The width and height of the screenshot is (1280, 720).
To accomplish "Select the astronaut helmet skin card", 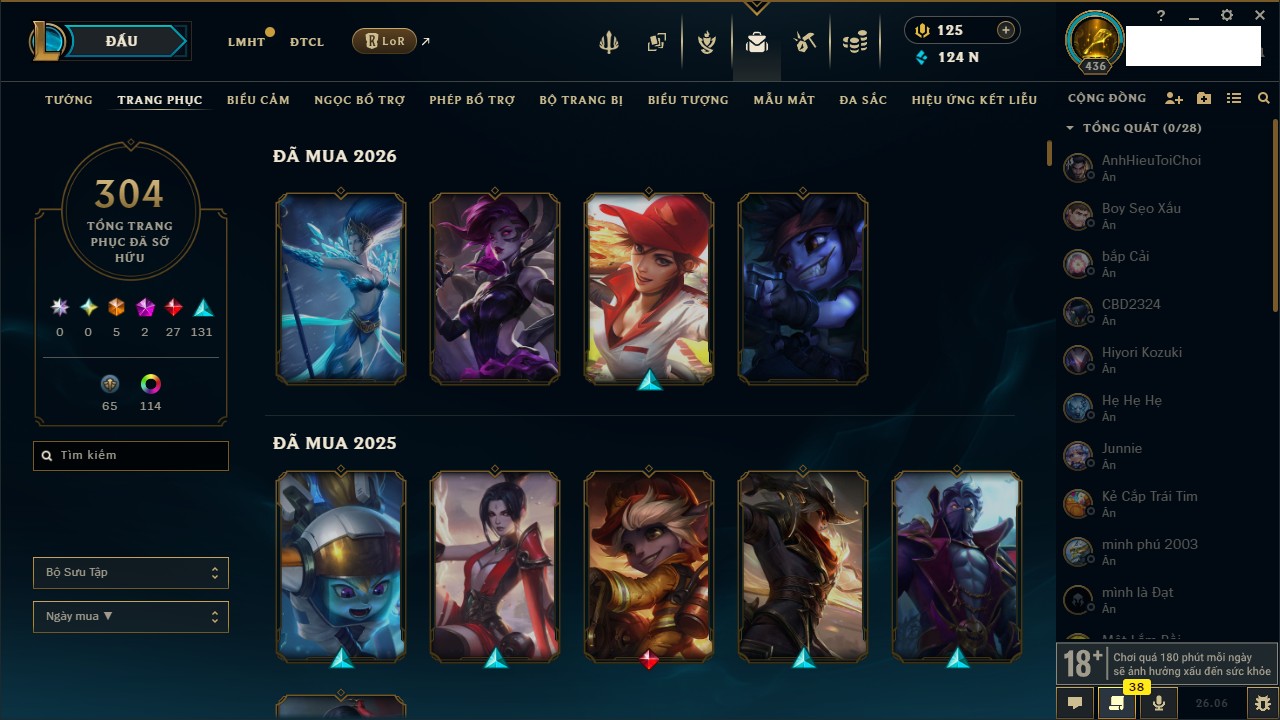I will (x=341, y=566).
